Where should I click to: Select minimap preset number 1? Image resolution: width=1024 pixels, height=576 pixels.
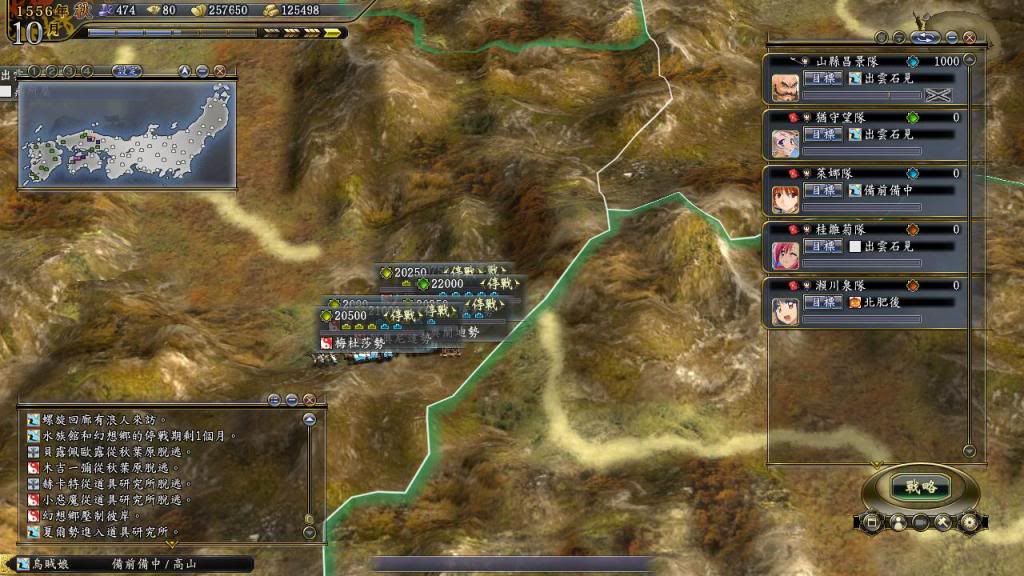tap(32, 71)
